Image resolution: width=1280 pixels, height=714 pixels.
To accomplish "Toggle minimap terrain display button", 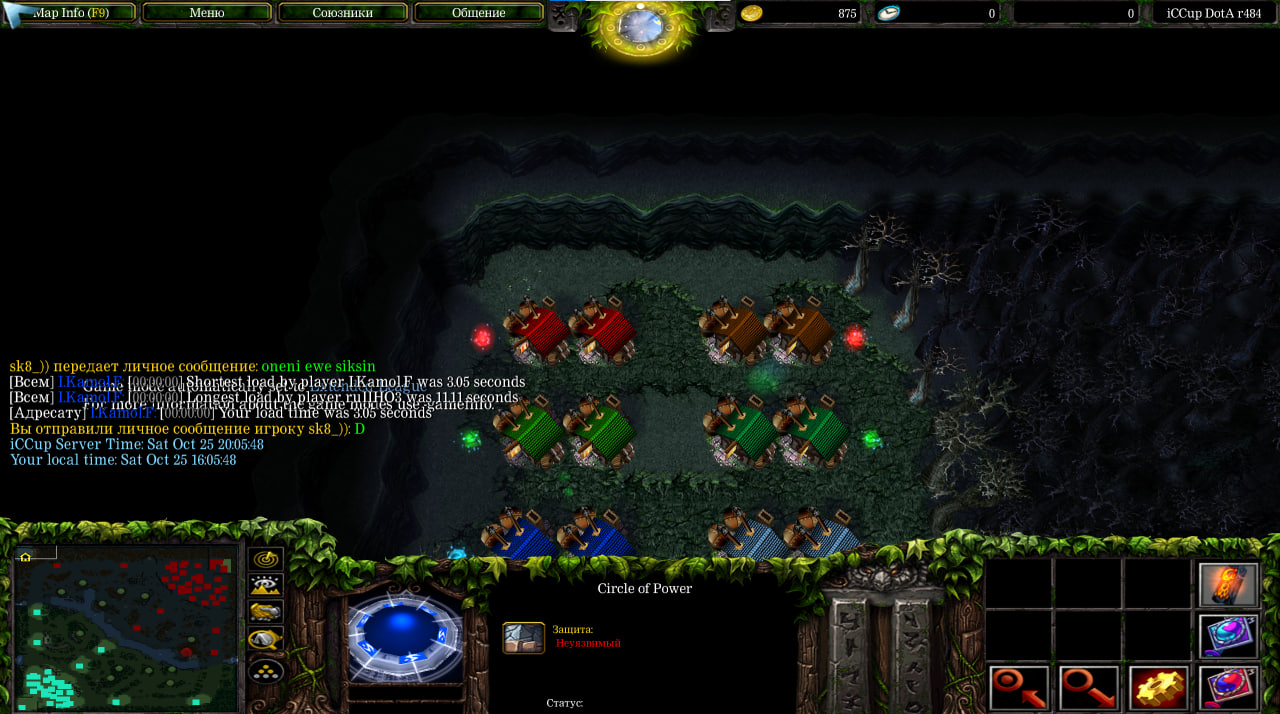I will coord(266,585).
